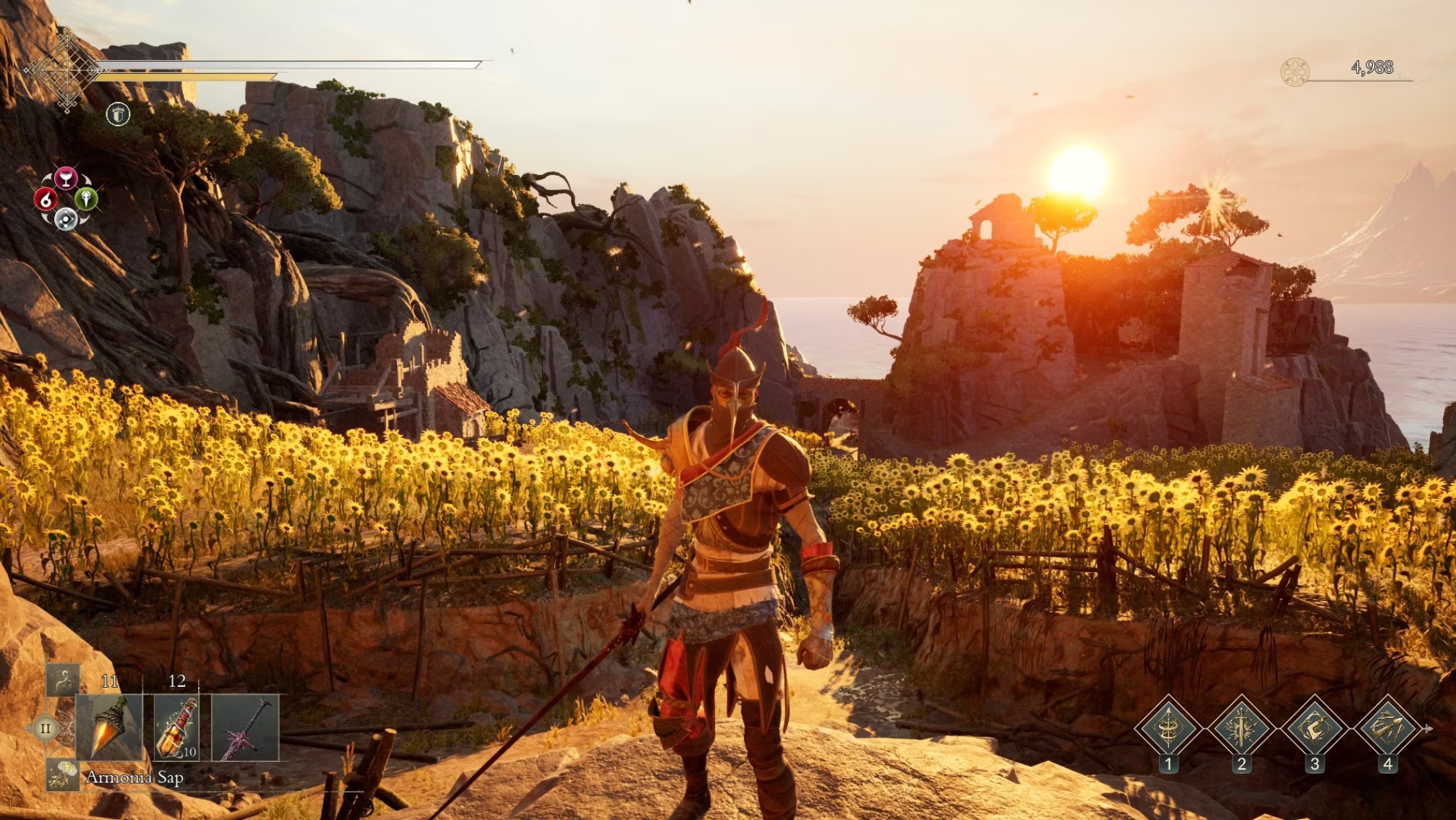
Task: Click the arrow right of the ability bar
Action: pos(1428,728)
